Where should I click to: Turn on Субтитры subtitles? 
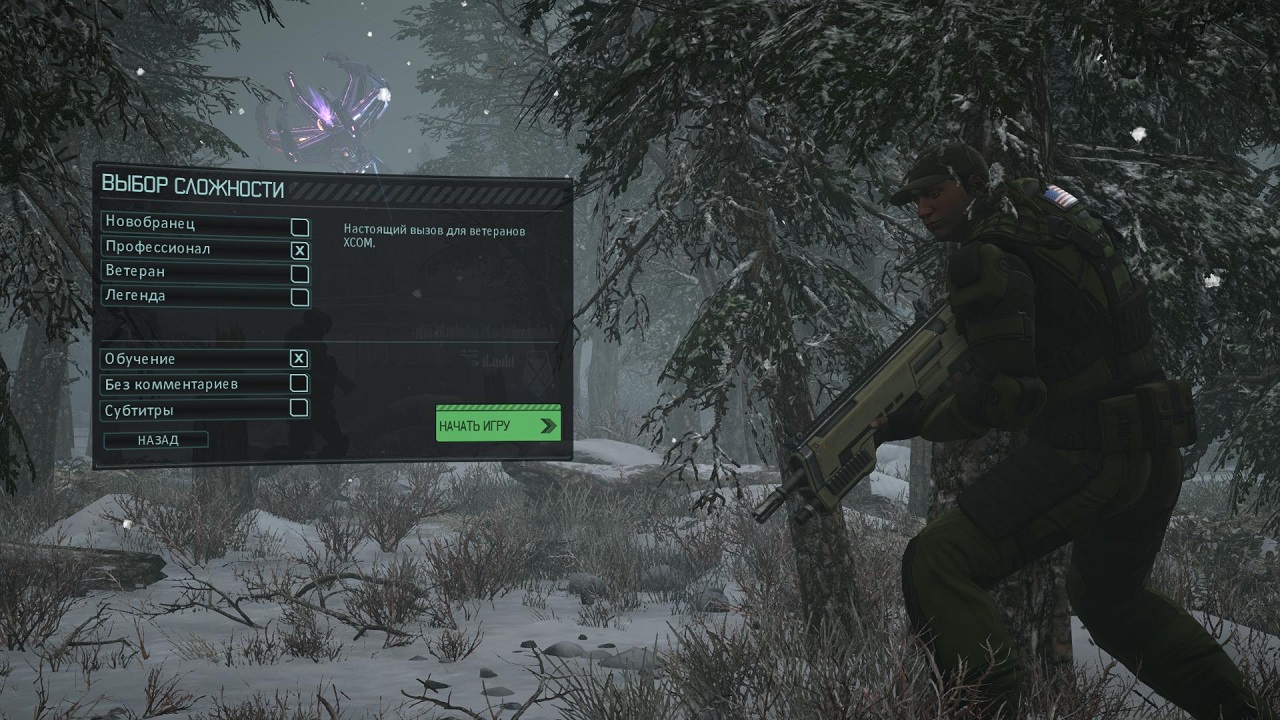(x=298, y=408)
